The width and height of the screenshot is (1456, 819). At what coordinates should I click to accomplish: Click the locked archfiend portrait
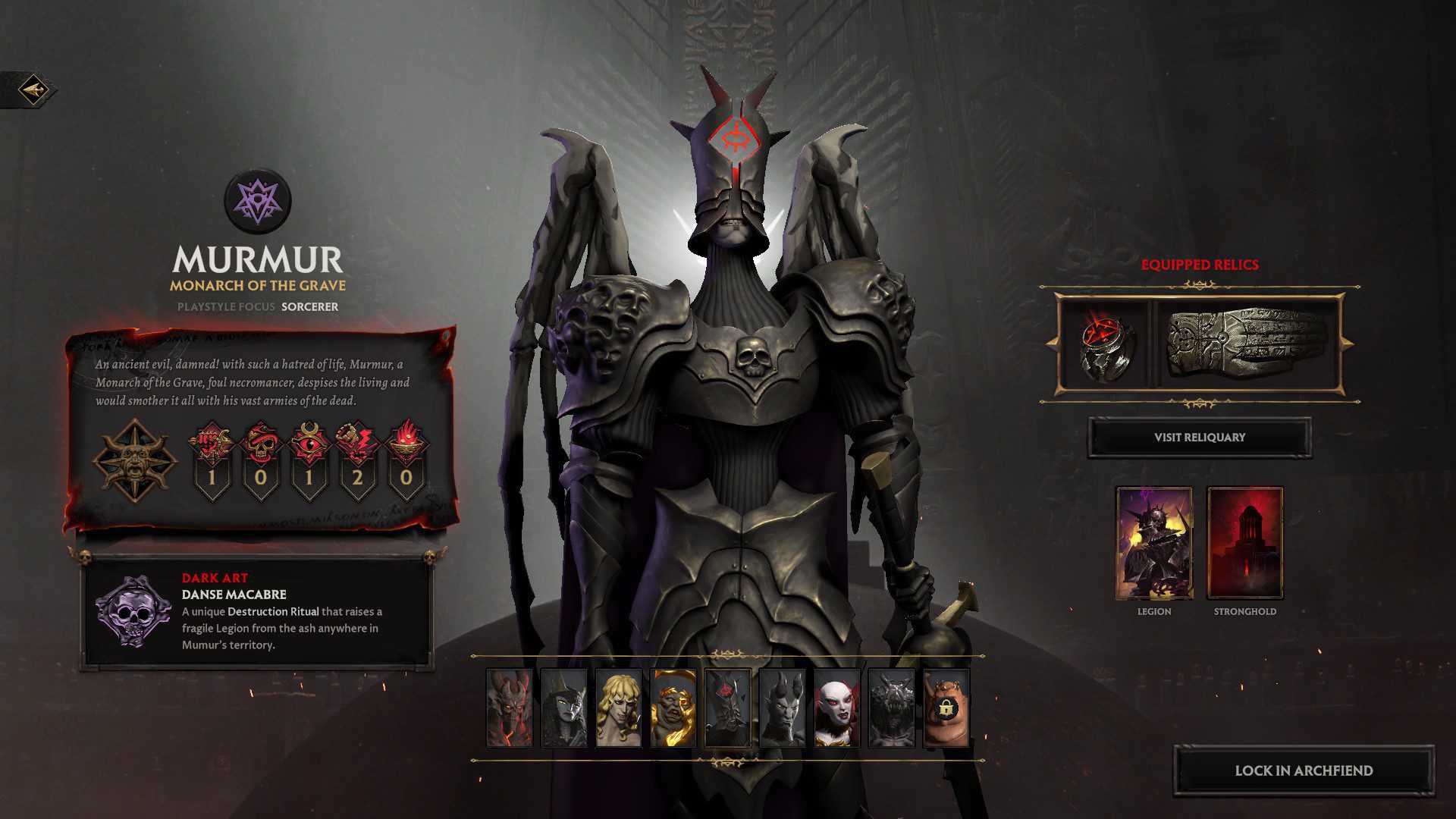(946, 708)
